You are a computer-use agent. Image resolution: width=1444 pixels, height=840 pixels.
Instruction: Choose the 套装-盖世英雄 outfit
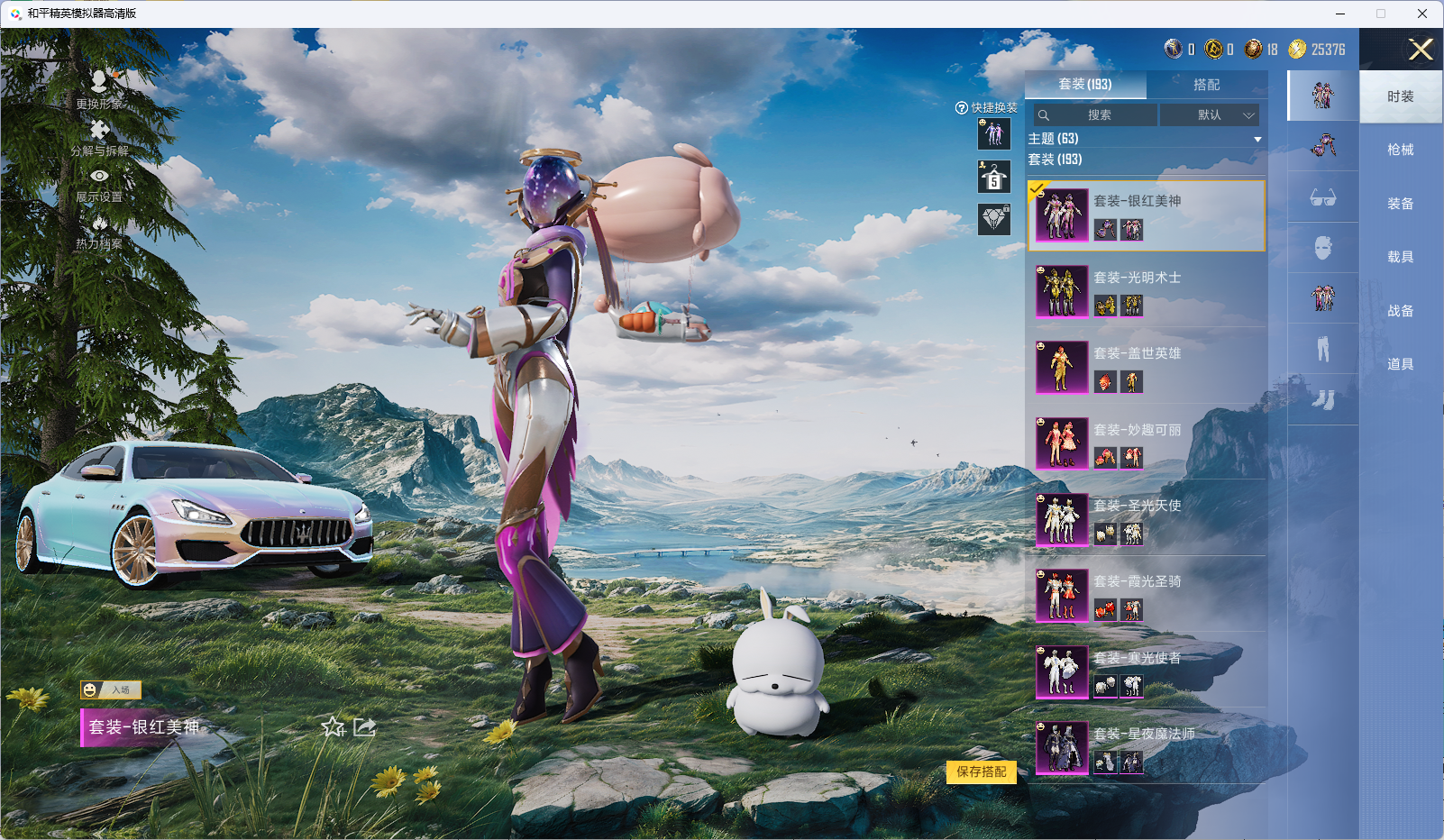click(x=1146, y=368)
